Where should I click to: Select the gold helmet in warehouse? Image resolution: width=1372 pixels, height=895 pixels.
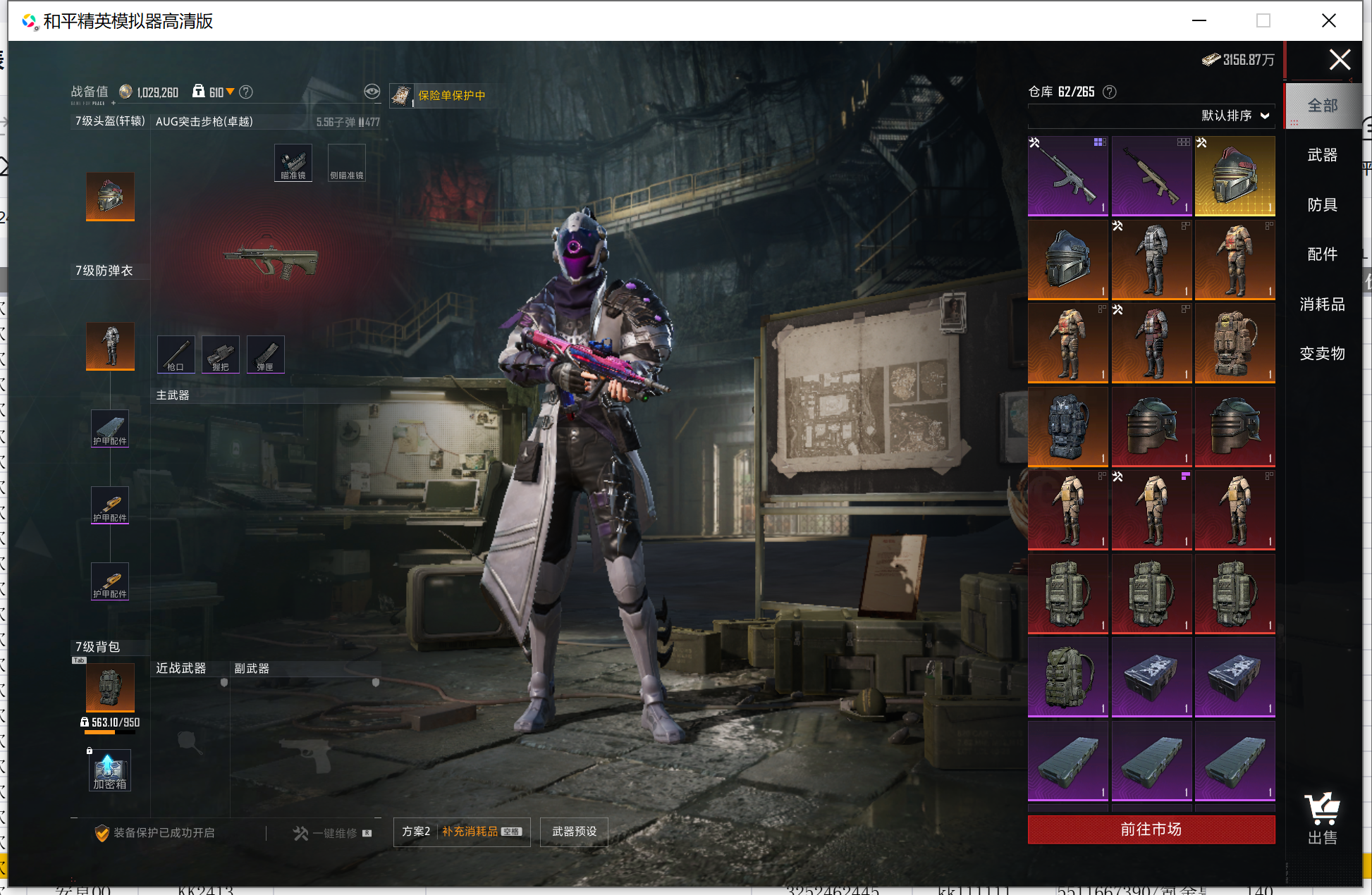1235,175
